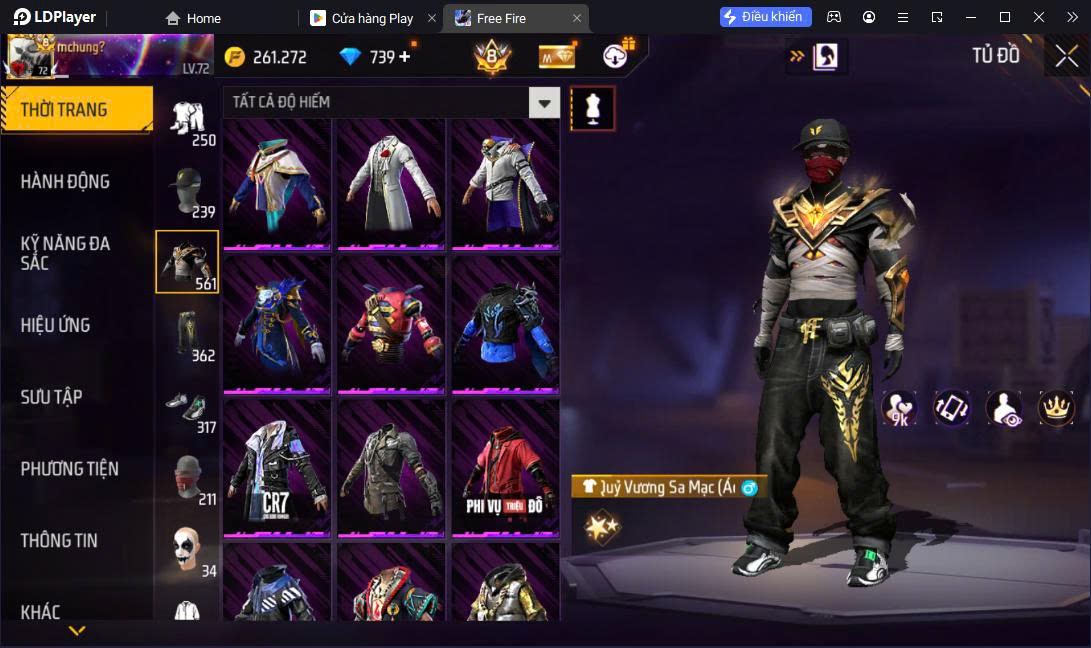
Task: Show the PHƯƠNG TIỆN category
Action: tap(70, 468)
